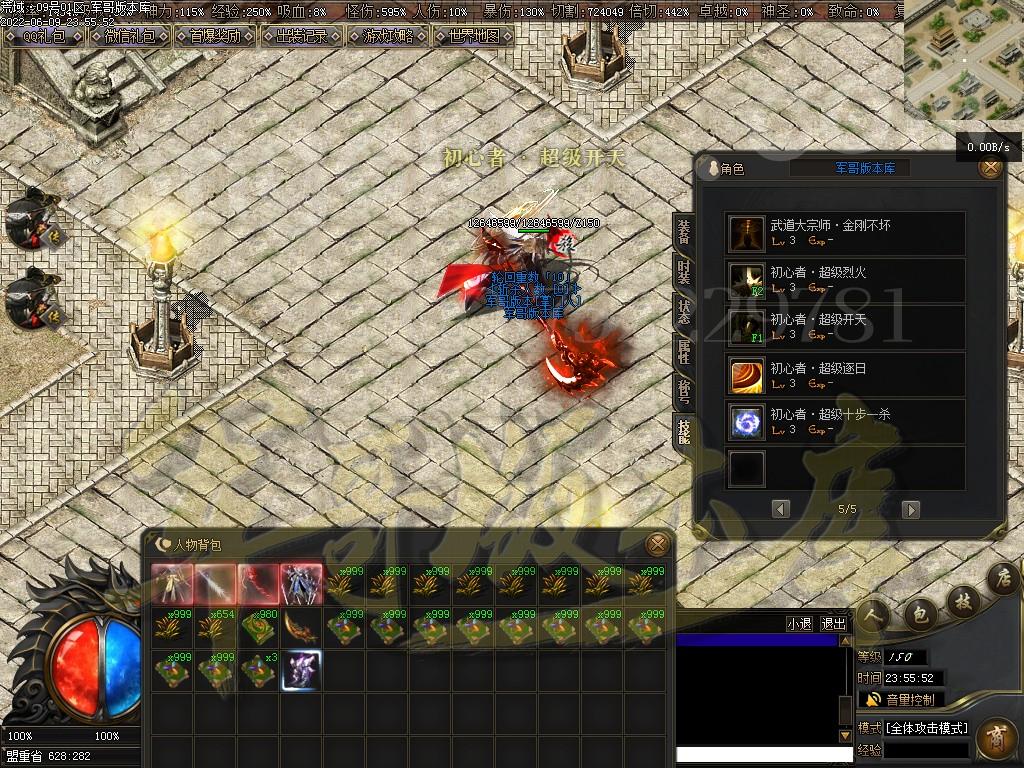Select the 超级逐日 skill icon
This screenshot has width=1024, height=768.
click(x=746, y=375)
